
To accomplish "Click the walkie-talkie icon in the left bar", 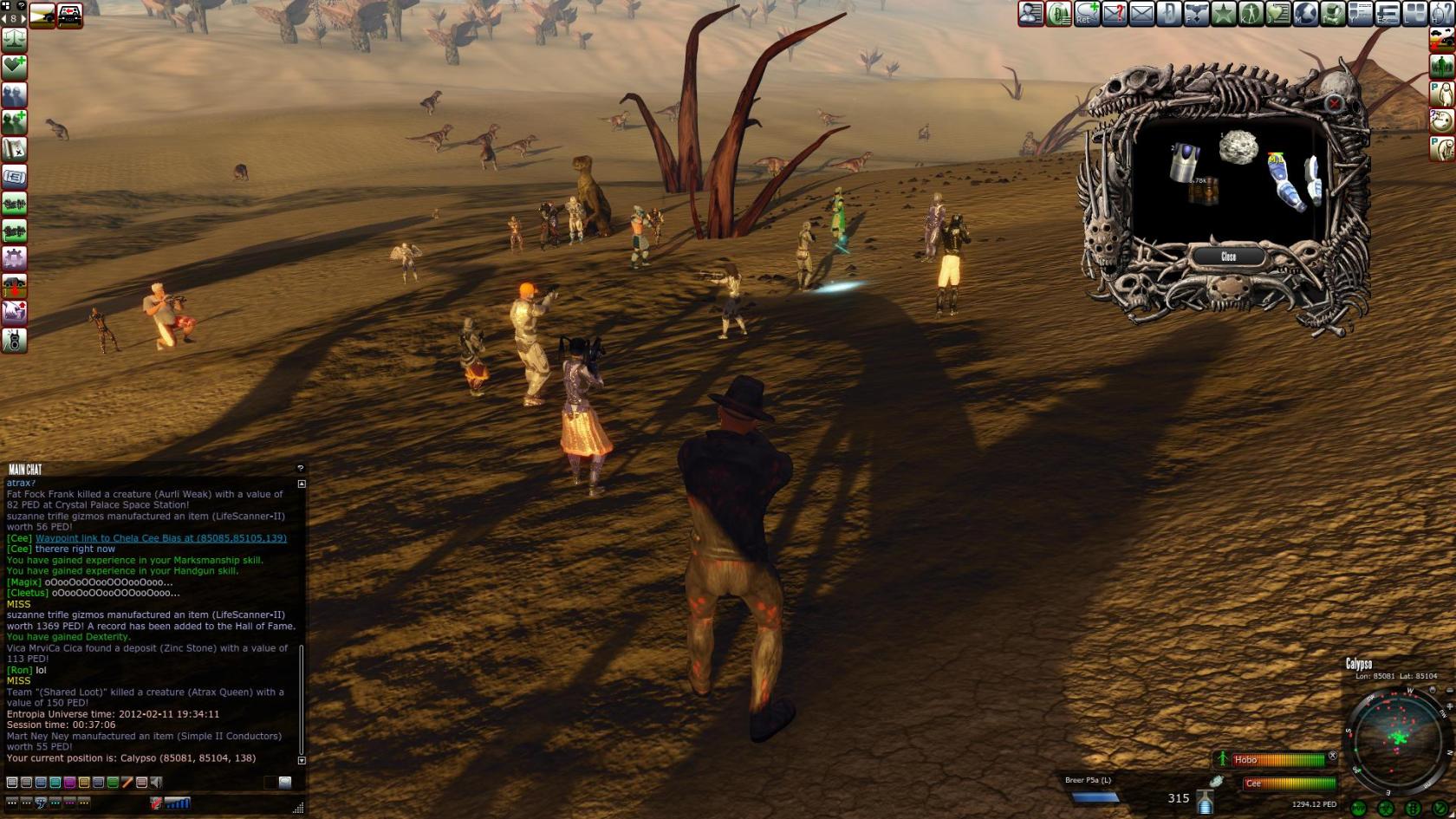I will tap(15, 341).
